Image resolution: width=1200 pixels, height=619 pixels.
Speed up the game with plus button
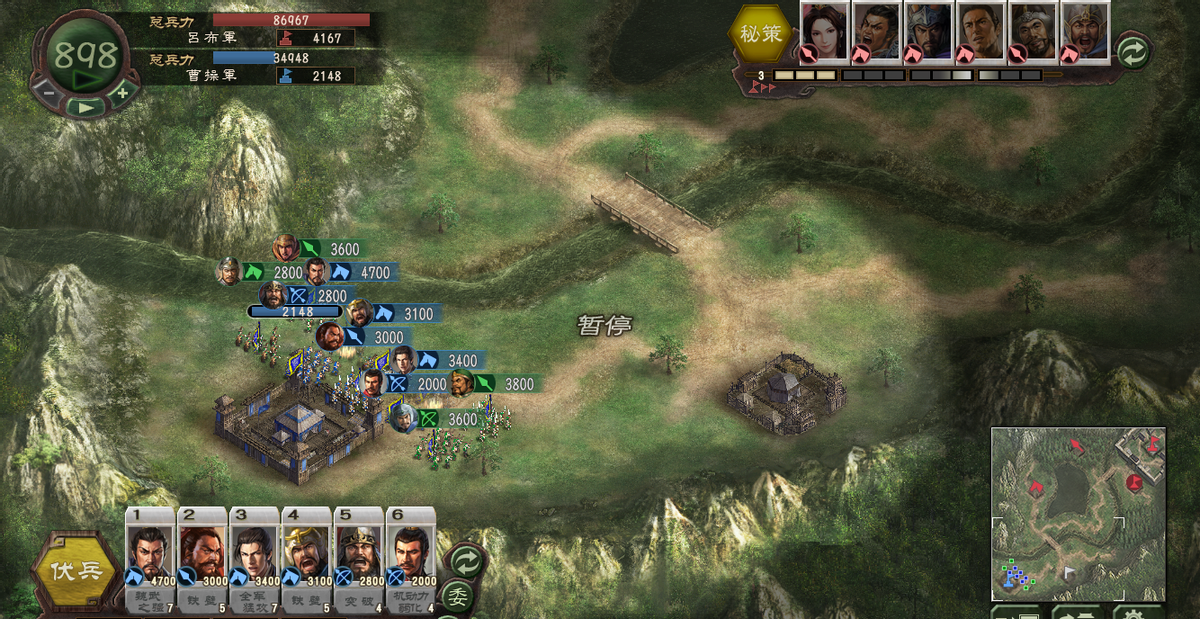click(123, 92)
